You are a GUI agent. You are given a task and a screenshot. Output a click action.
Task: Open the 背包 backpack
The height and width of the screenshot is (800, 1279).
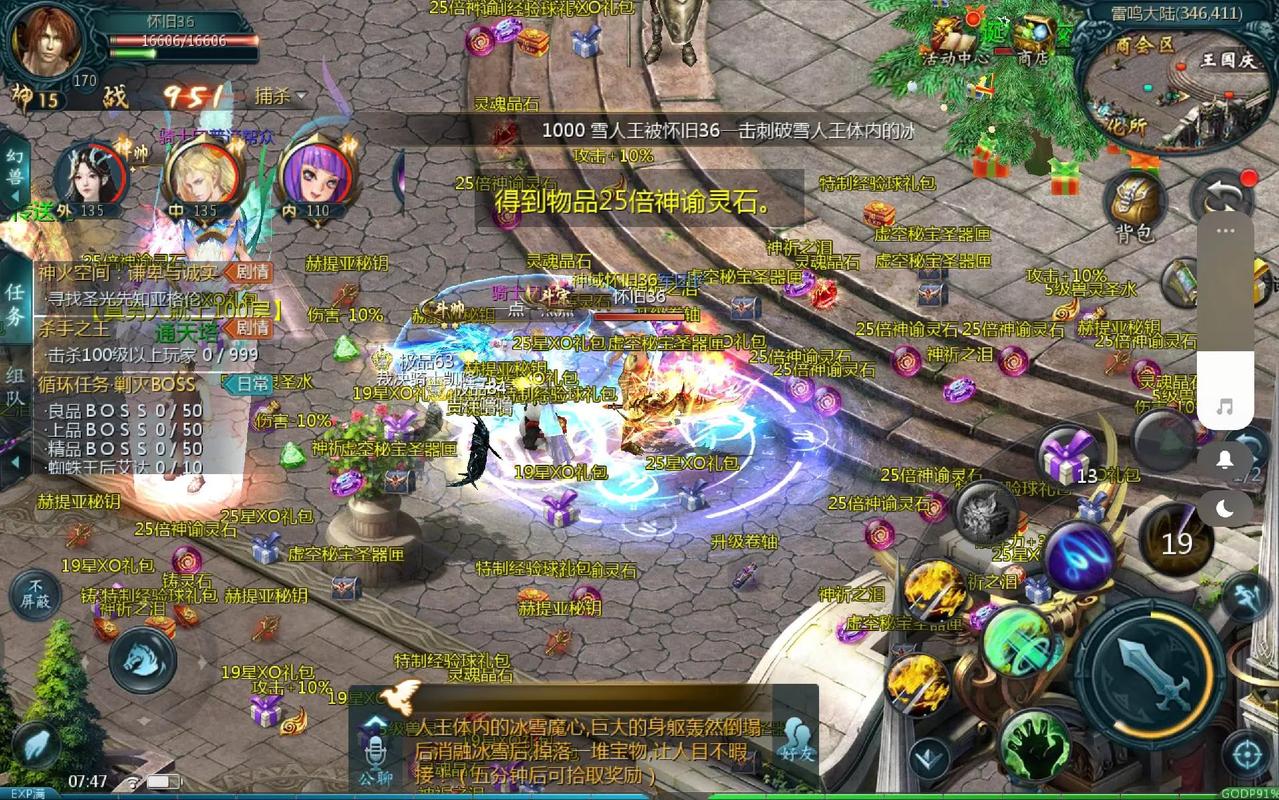(x=1136, y=203)
